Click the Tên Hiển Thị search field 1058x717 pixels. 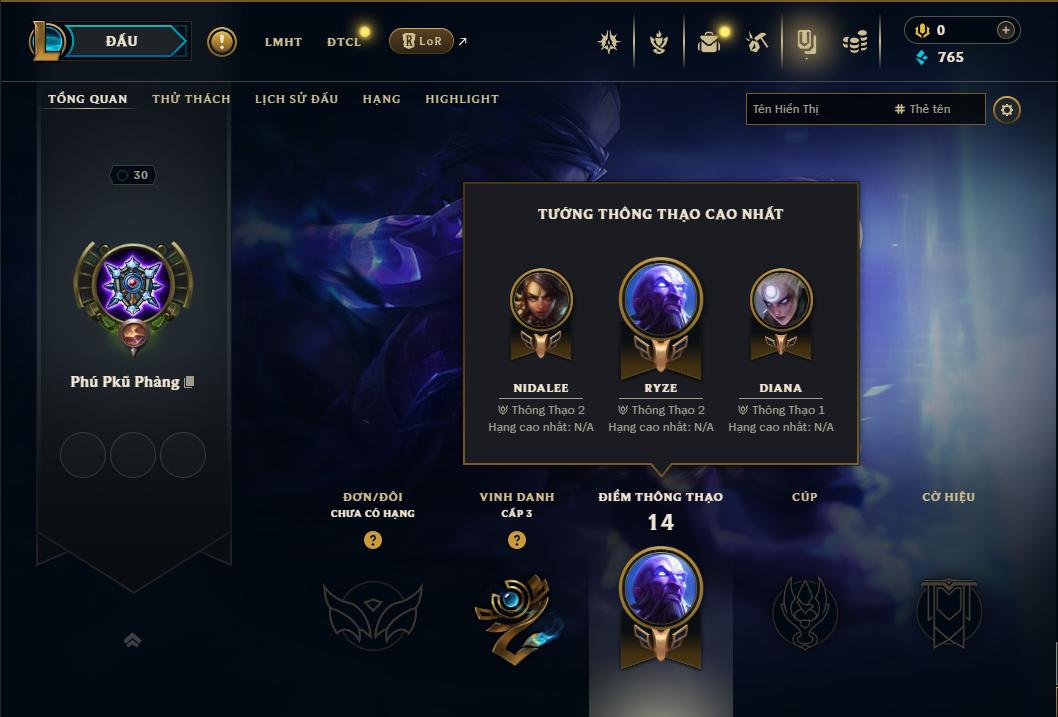[815, 109]
